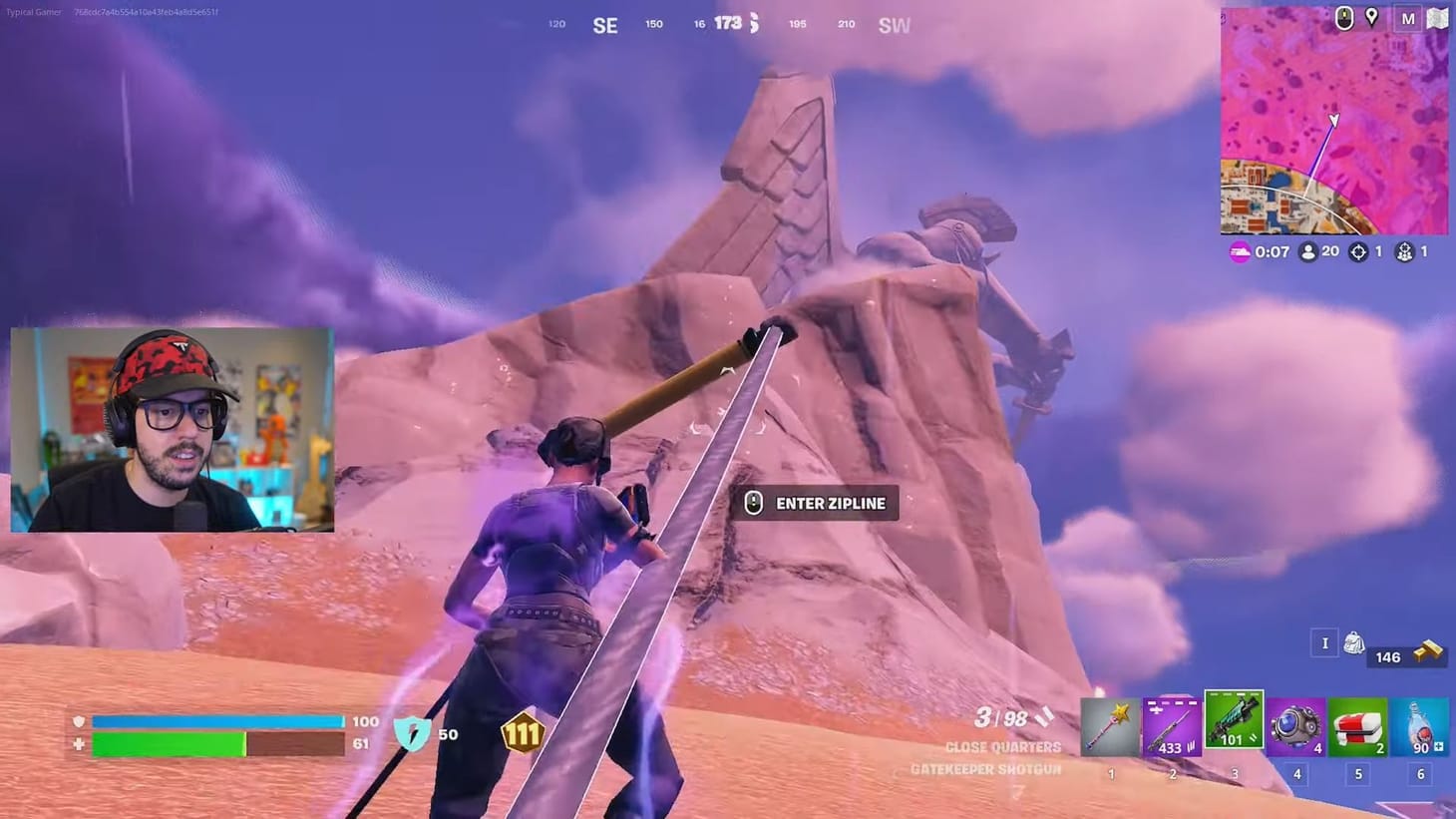Screen dimensions: 1456x819
Task: Open the backpack inventory icon
Action: [x=1353, y=643]
